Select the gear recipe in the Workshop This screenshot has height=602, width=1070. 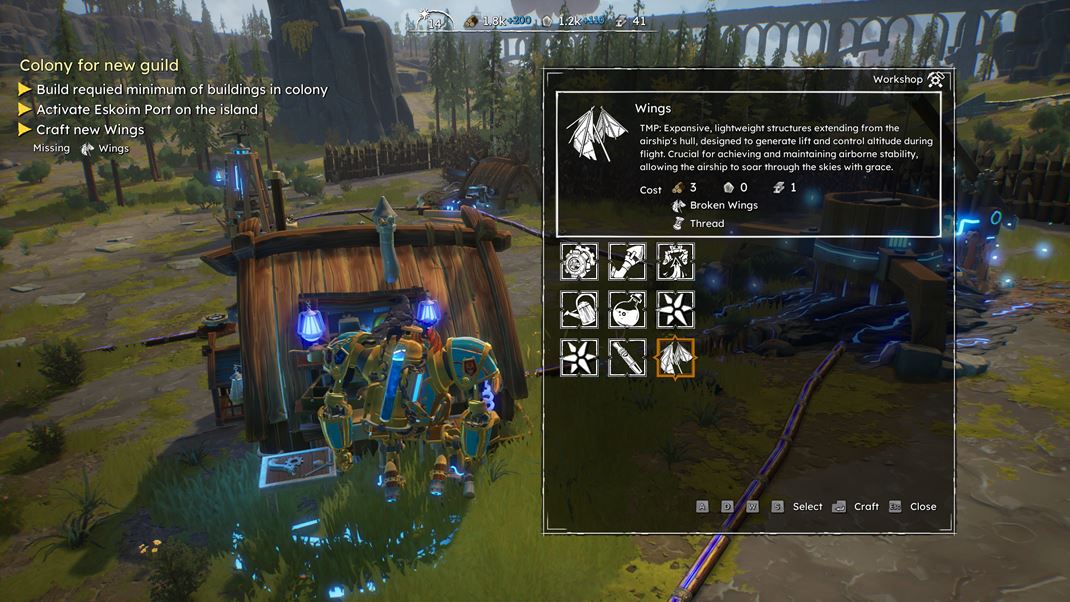coord(579,262)
